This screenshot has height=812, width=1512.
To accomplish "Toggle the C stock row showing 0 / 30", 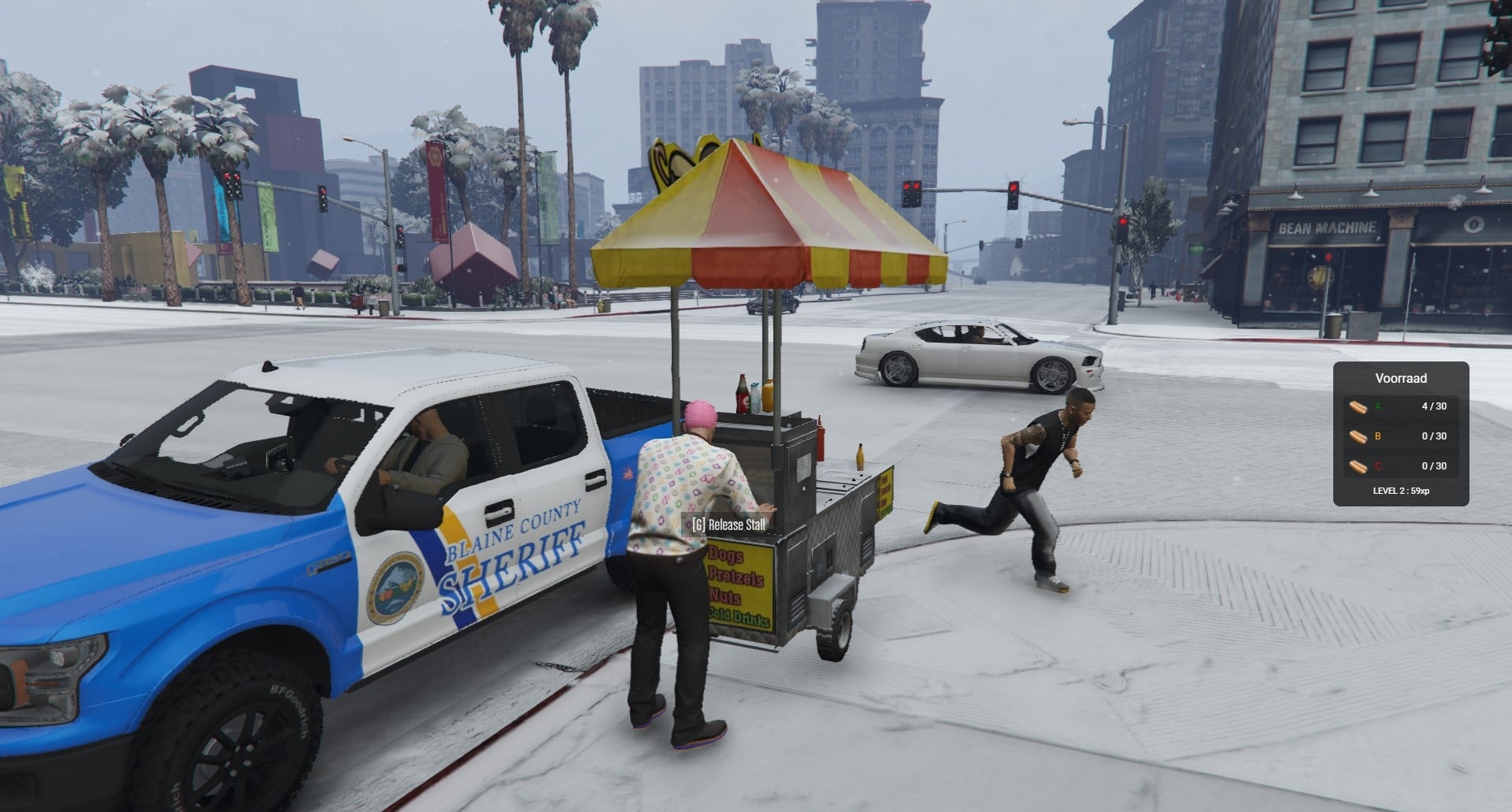I will 1410,465.
